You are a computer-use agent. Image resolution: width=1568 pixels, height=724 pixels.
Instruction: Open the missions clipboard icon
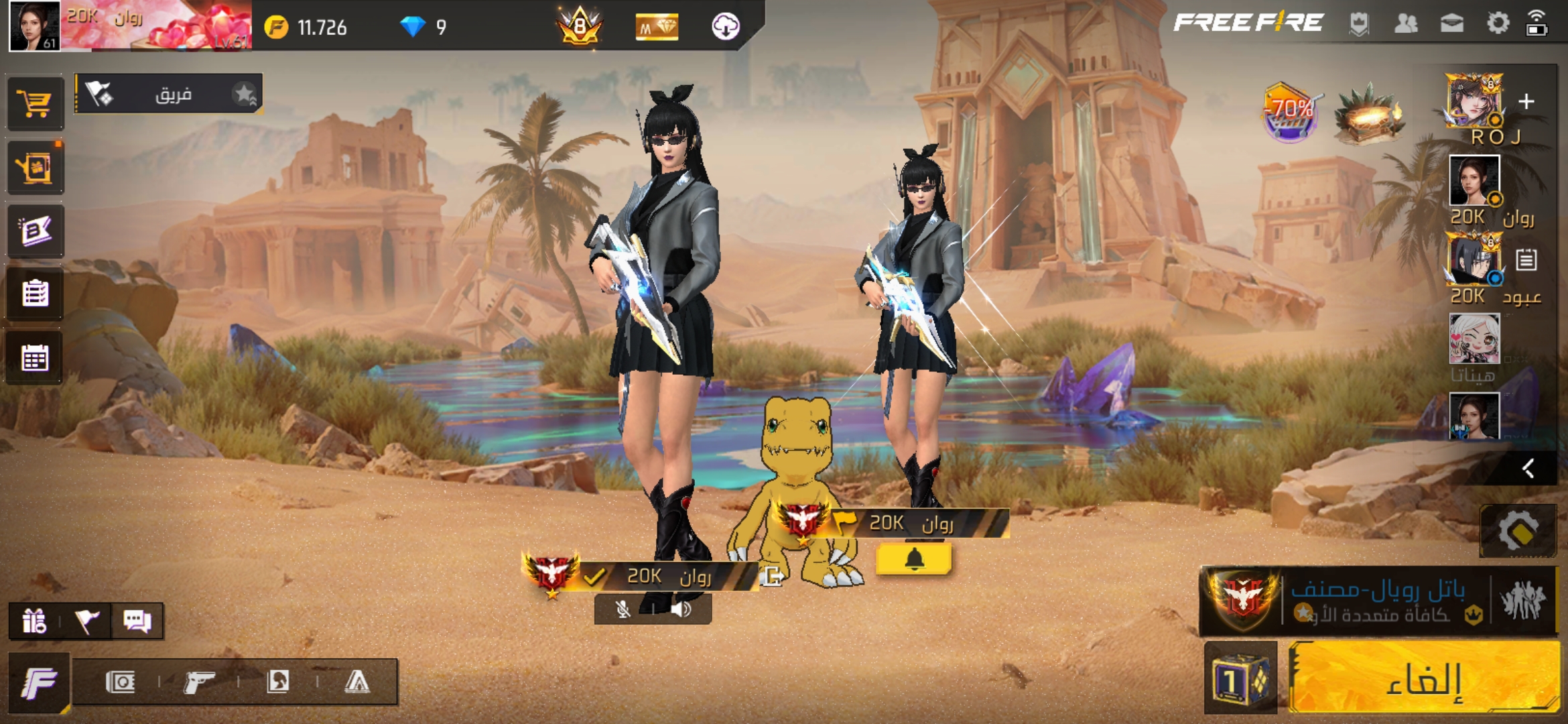(36, 294)
